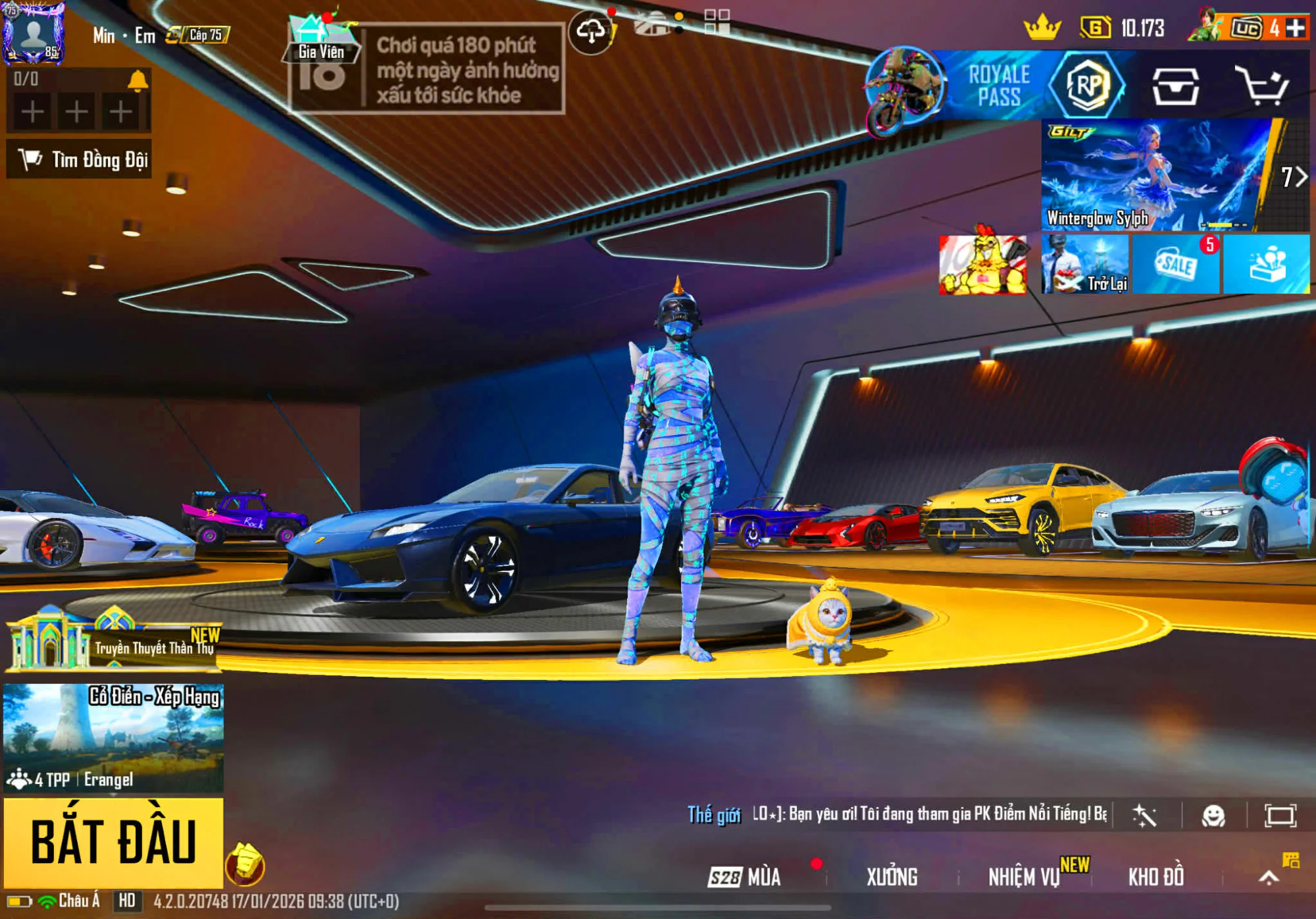
Task: Open Tìm Đồng Đội teammate finder
Action: pos(80,159)
